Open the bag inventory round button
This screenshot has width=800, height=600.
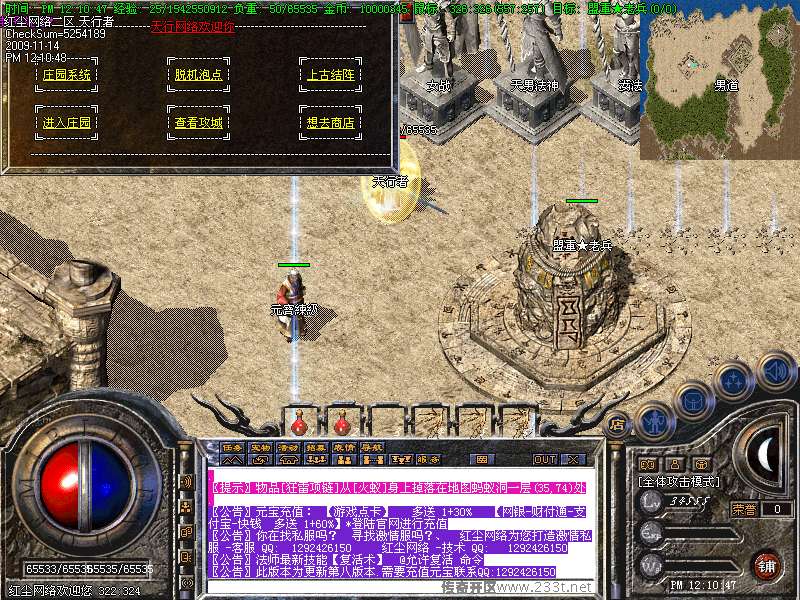(693, 401)
